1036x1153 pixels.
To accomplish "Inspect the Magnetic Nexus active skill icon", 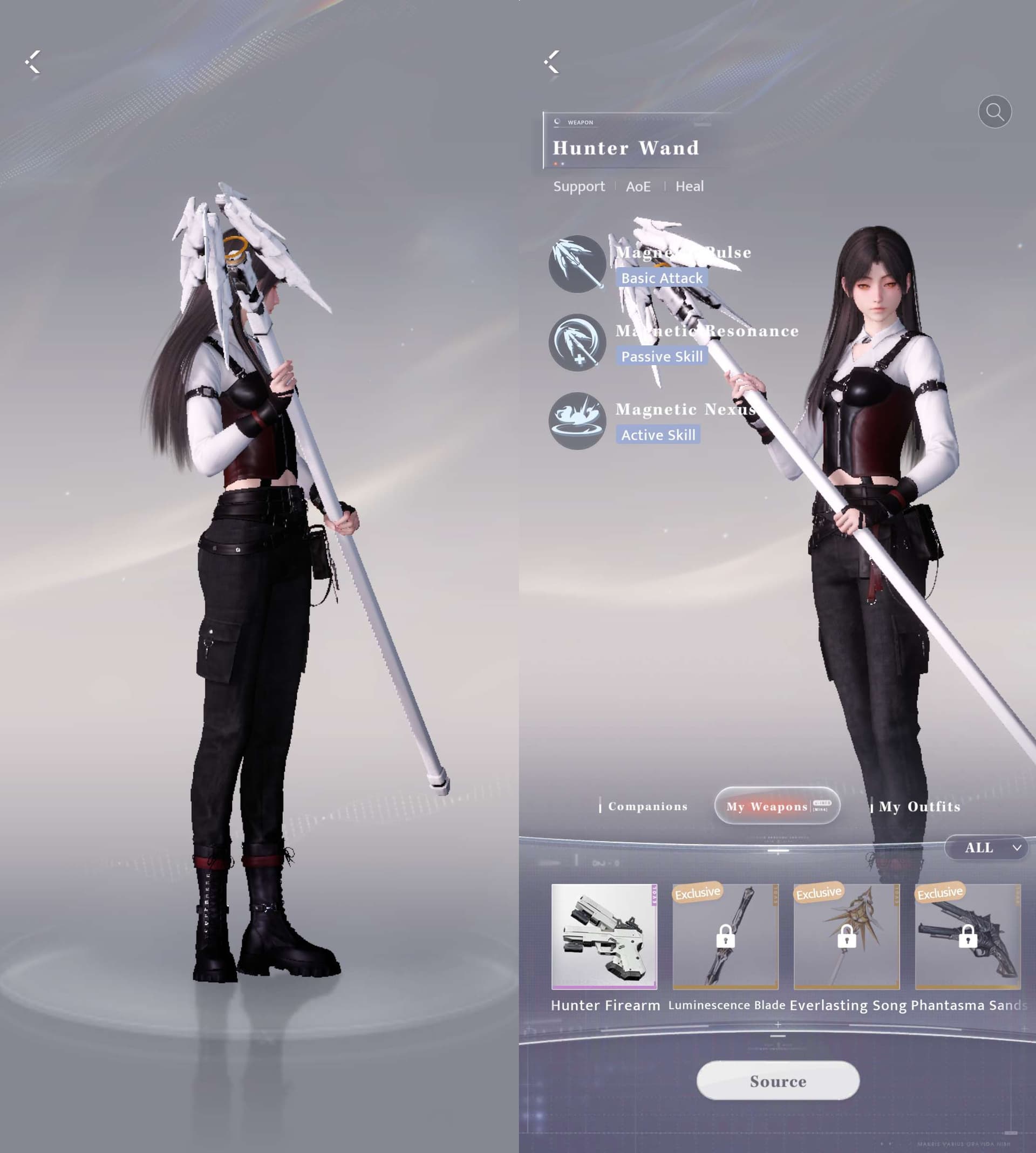I will pyautogui.click(x=577, y=421).
